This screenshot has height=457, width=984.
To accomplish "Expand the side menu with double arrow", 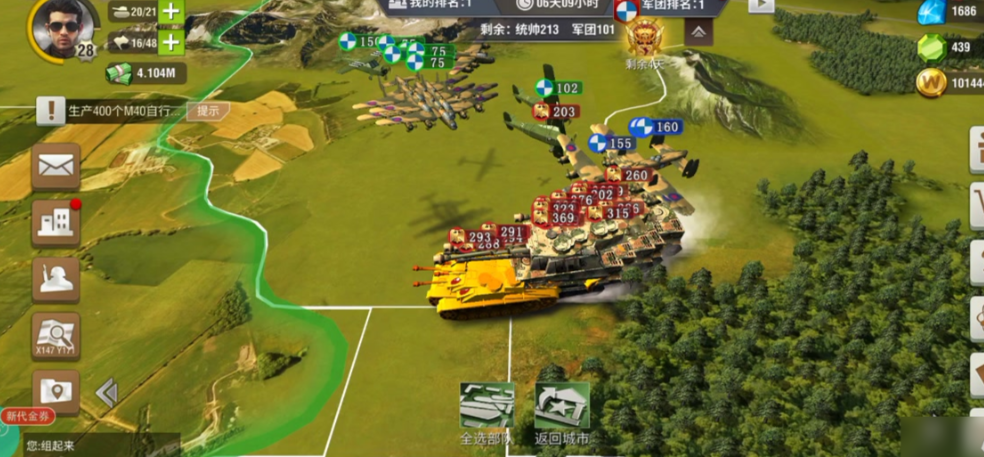I will (106, 392).
